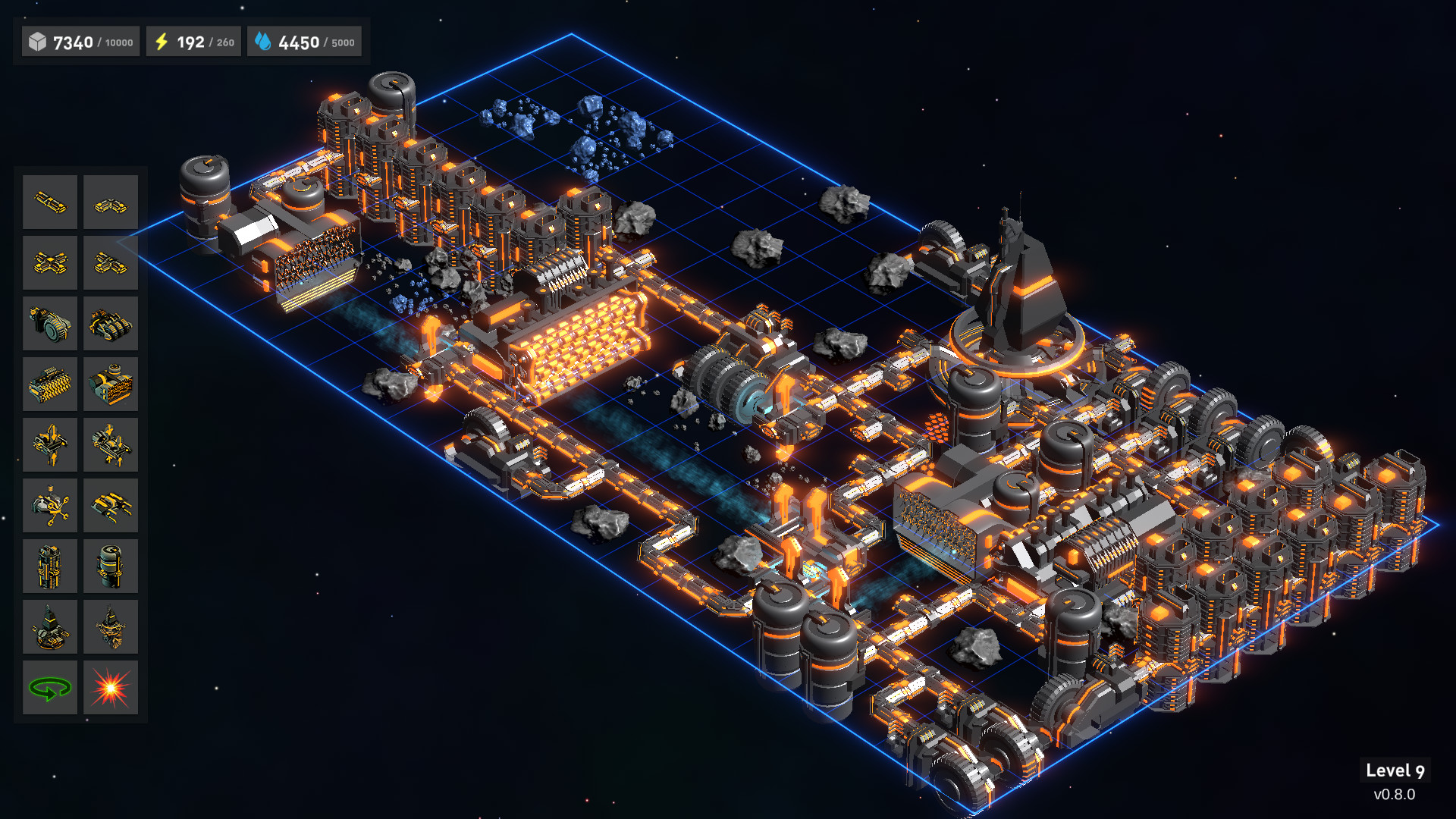Select the cross junction conveyor piece
The width and height of the screenshot is (1456, 819).
click(x=49, y=262)
